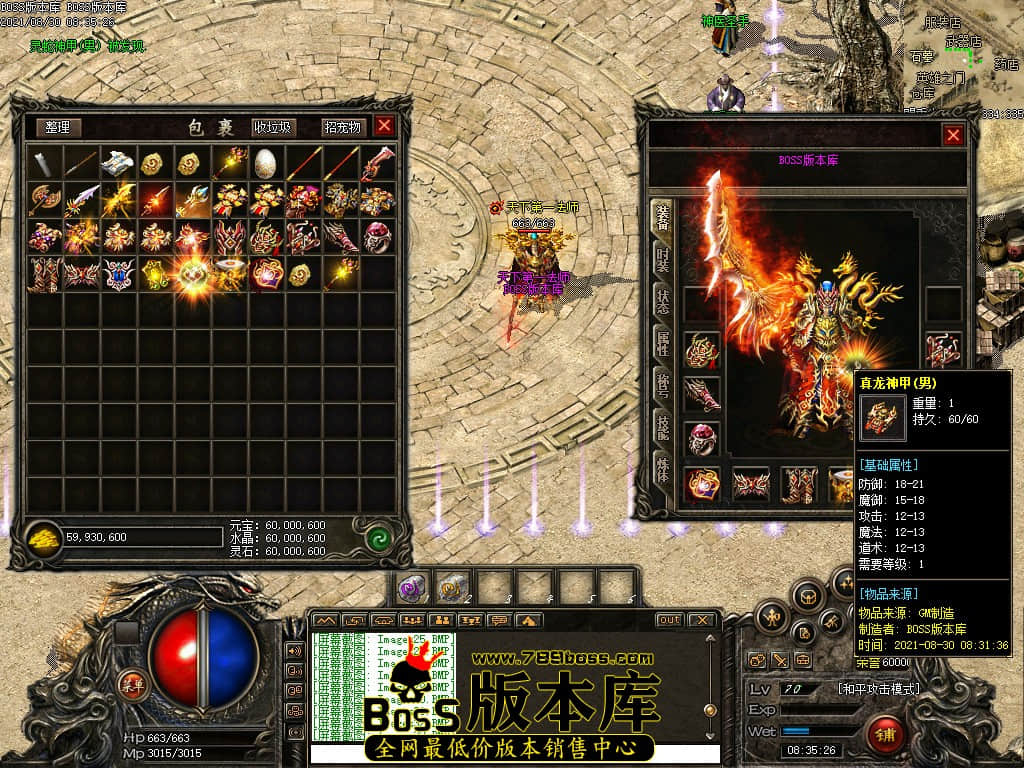Screen dimensions: 1024x768
Task: Open the red 铺 shop button
Action: coord(885,735)
